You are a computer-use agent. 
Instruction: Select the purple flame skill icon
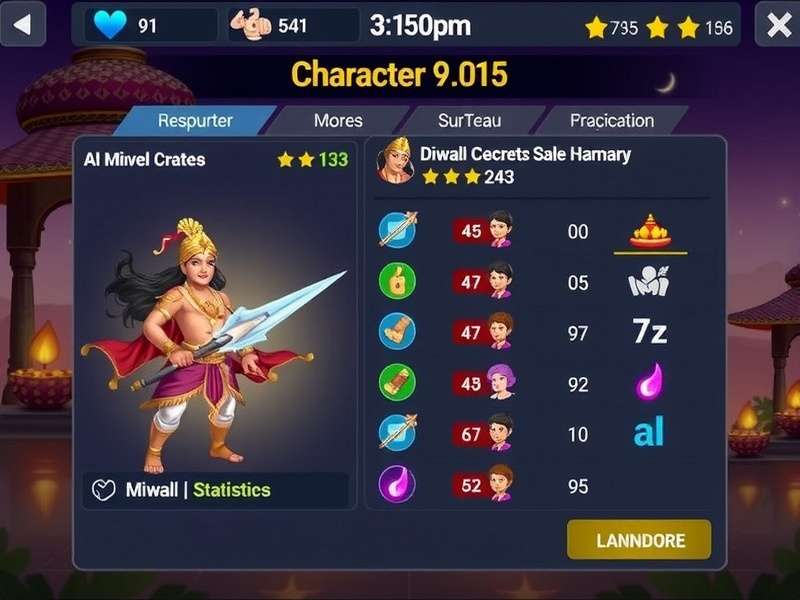(x=397, y=483)
